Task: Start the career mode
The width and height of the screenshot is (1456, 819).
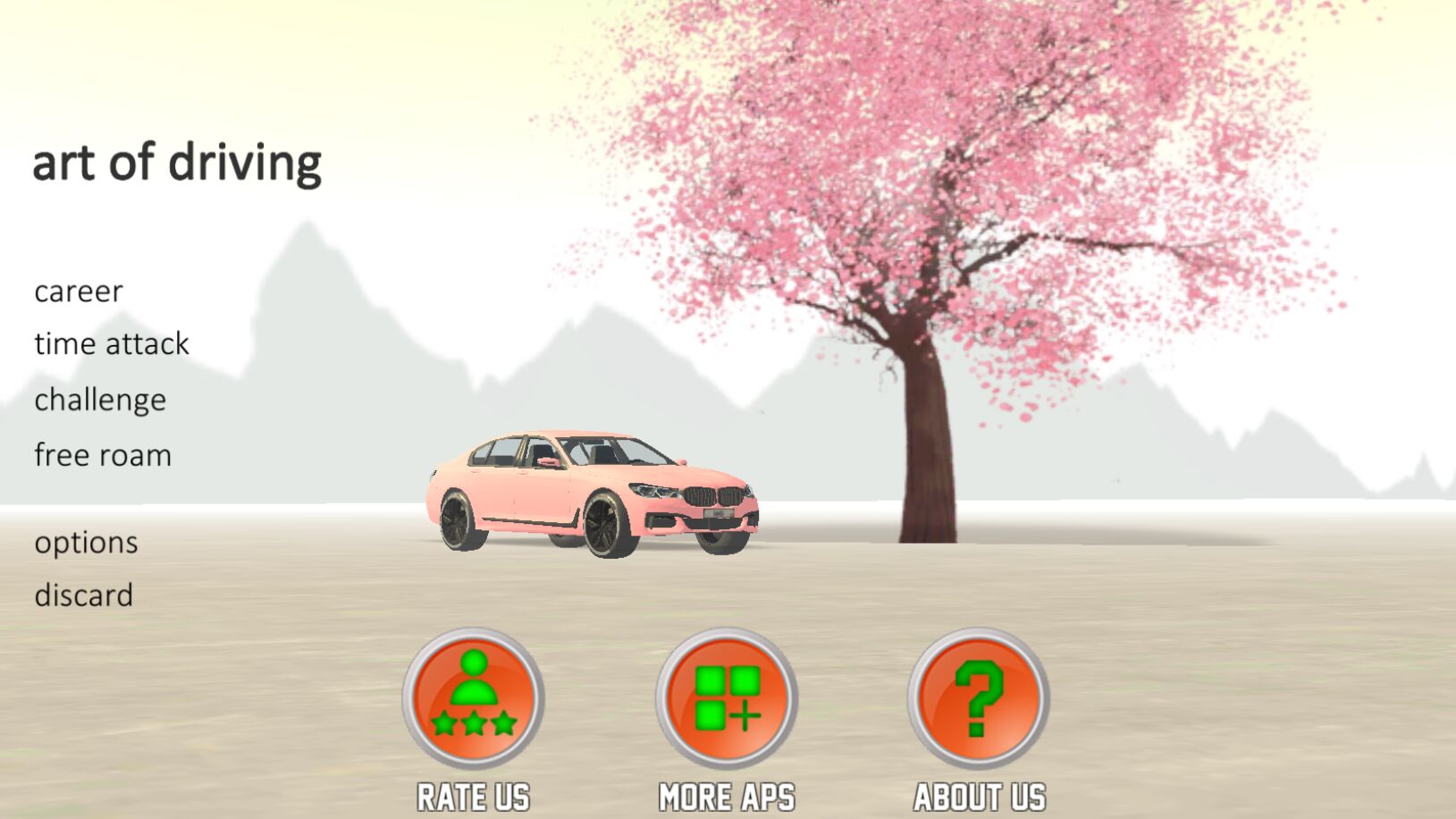Action: [79, 291]
